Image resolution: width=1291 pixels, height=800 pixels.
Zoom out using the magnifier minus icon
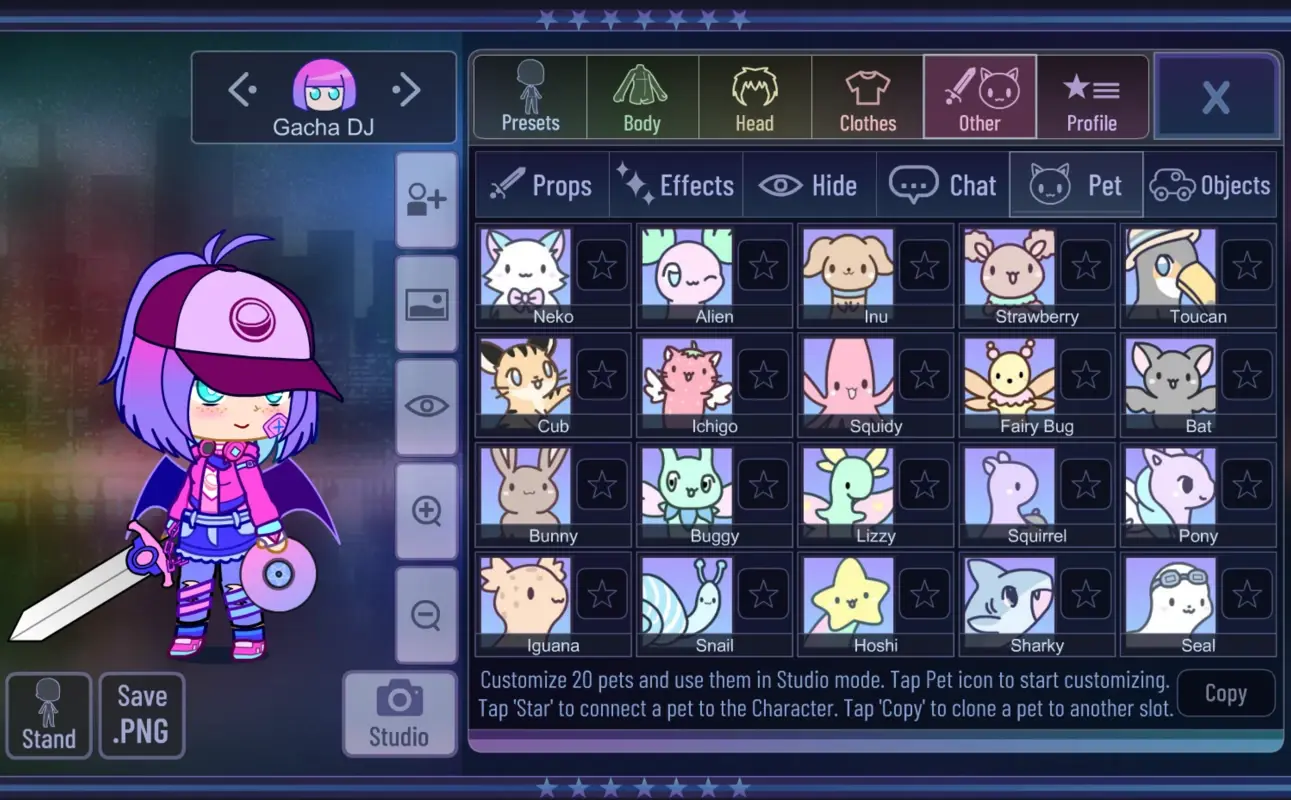(x=427, y=614)
